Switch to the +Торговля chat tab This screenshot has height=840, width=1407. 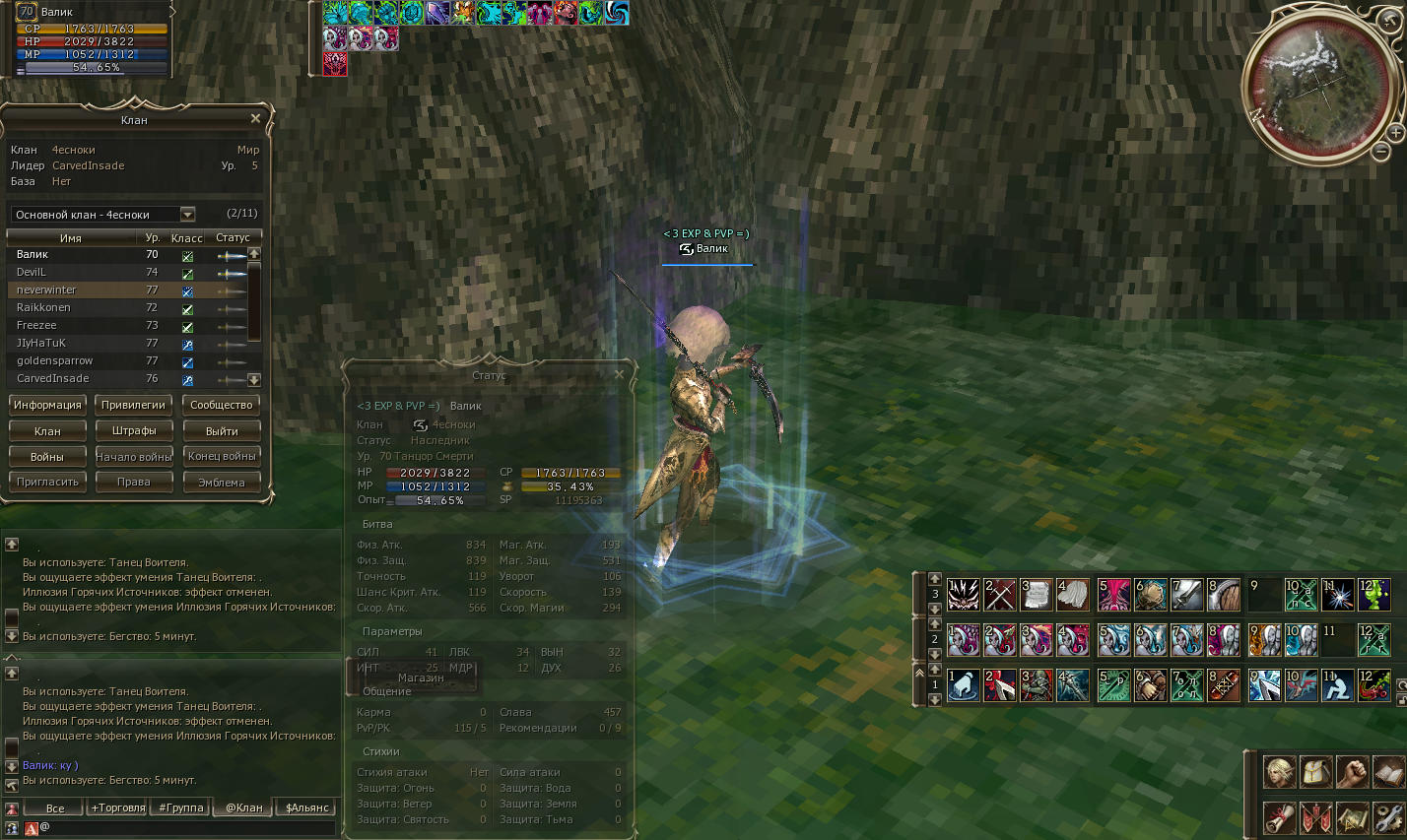coord(118,808)
